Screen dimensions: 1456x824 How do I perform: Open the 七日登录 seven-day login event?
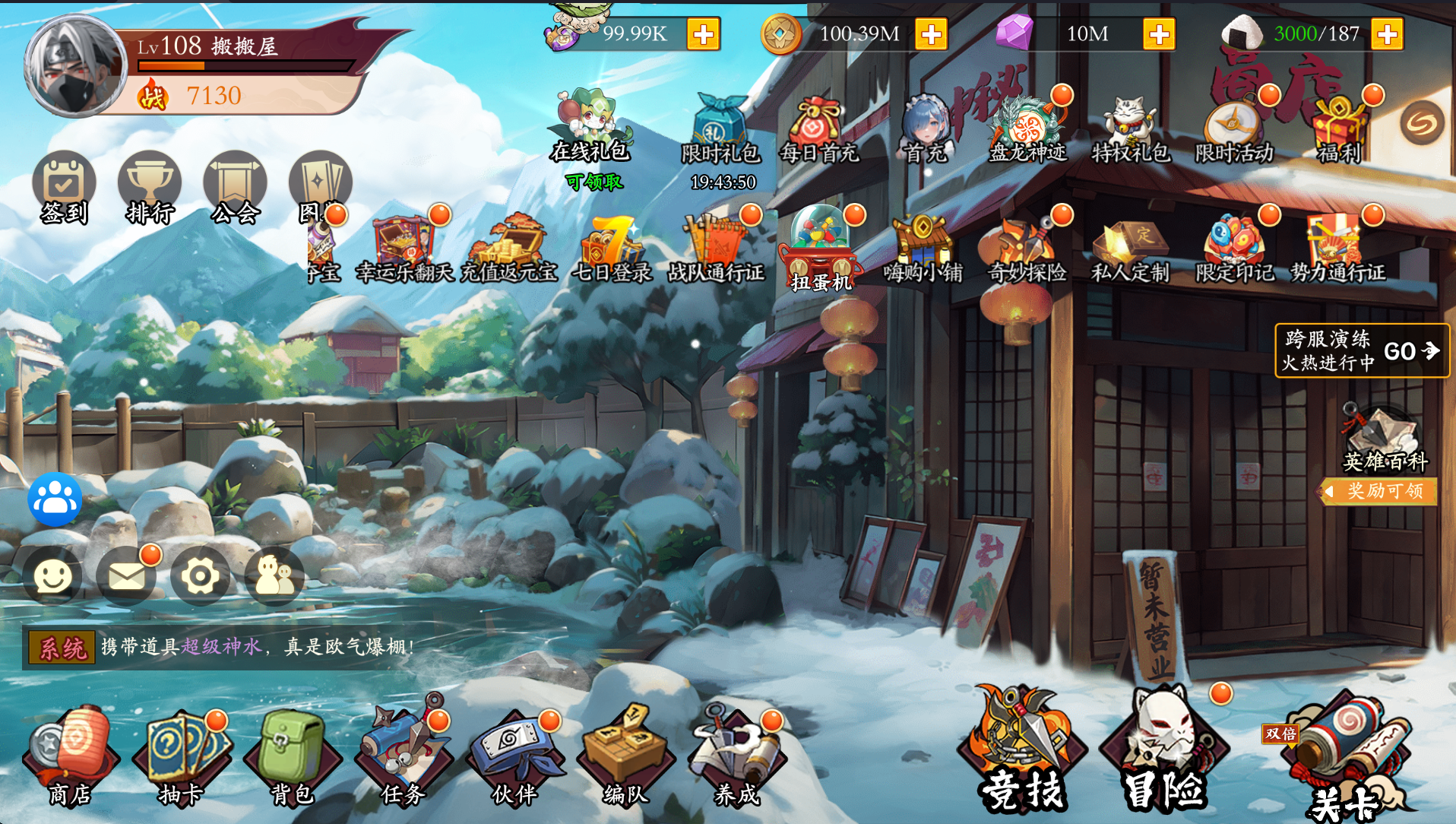pyautogui.click(x=612, y=249)
